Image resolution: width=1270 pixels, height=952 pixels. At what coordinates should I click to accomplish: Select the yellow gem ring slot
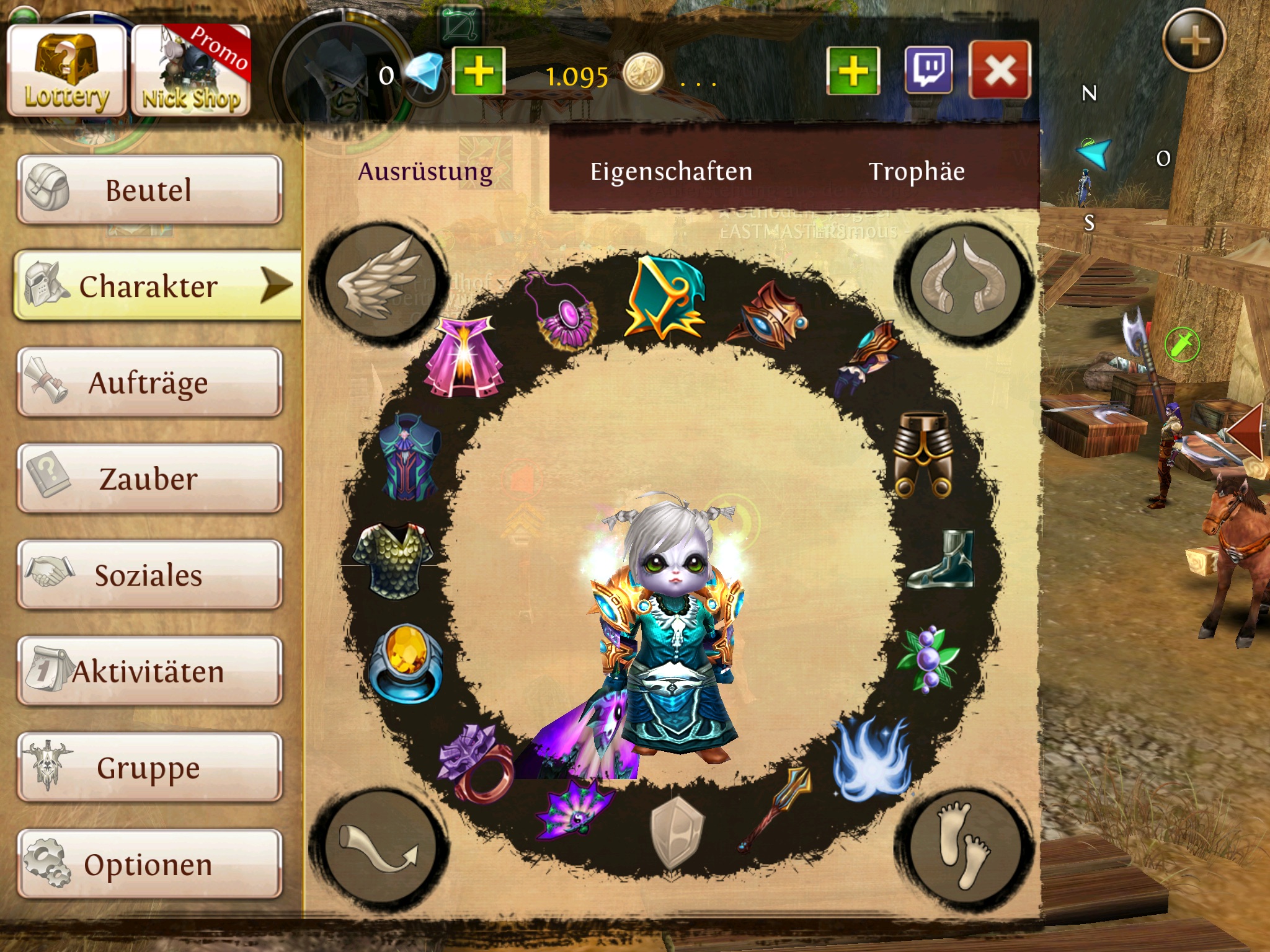tap(406, 663)
